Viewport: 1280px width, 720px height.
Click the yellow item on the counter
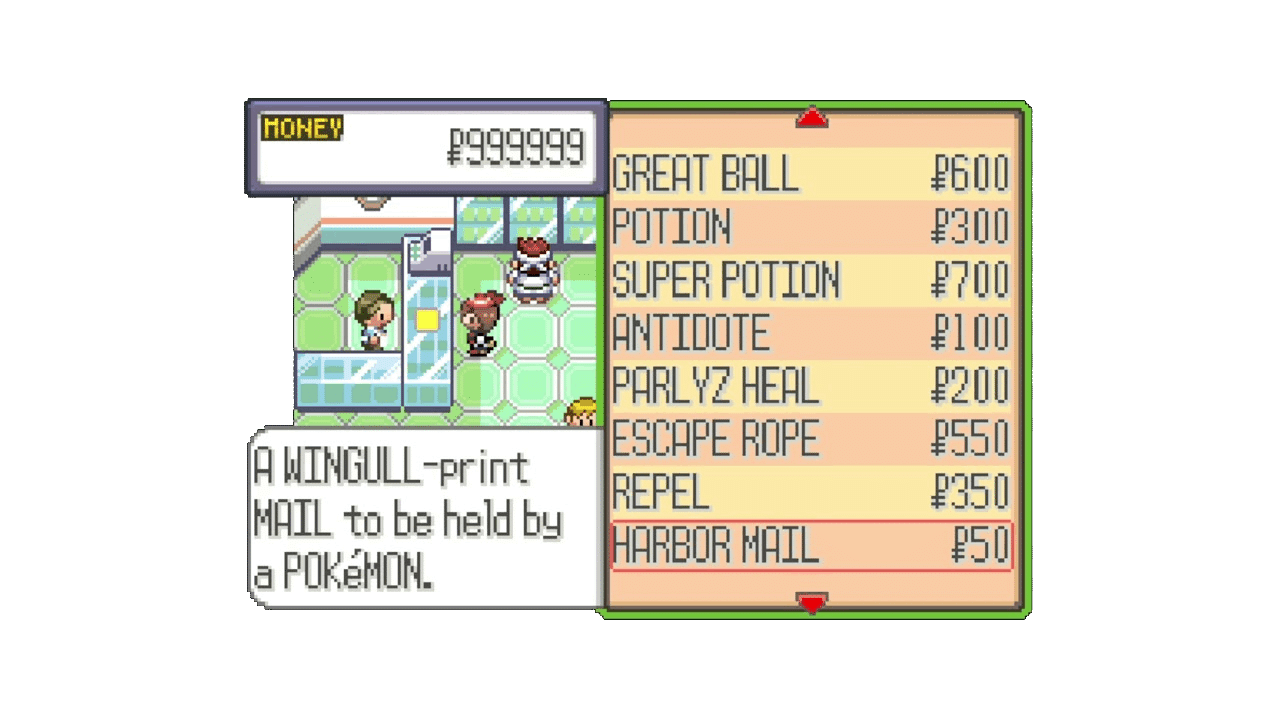(428, 318)
